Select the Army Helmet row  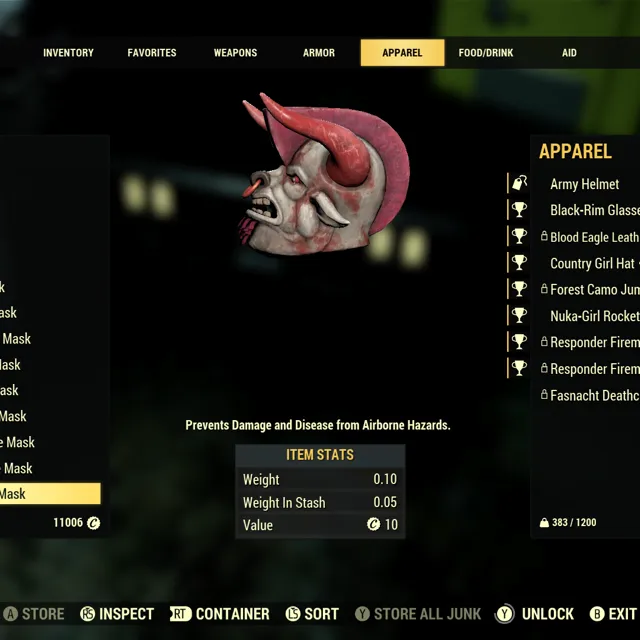click(584, 184)
